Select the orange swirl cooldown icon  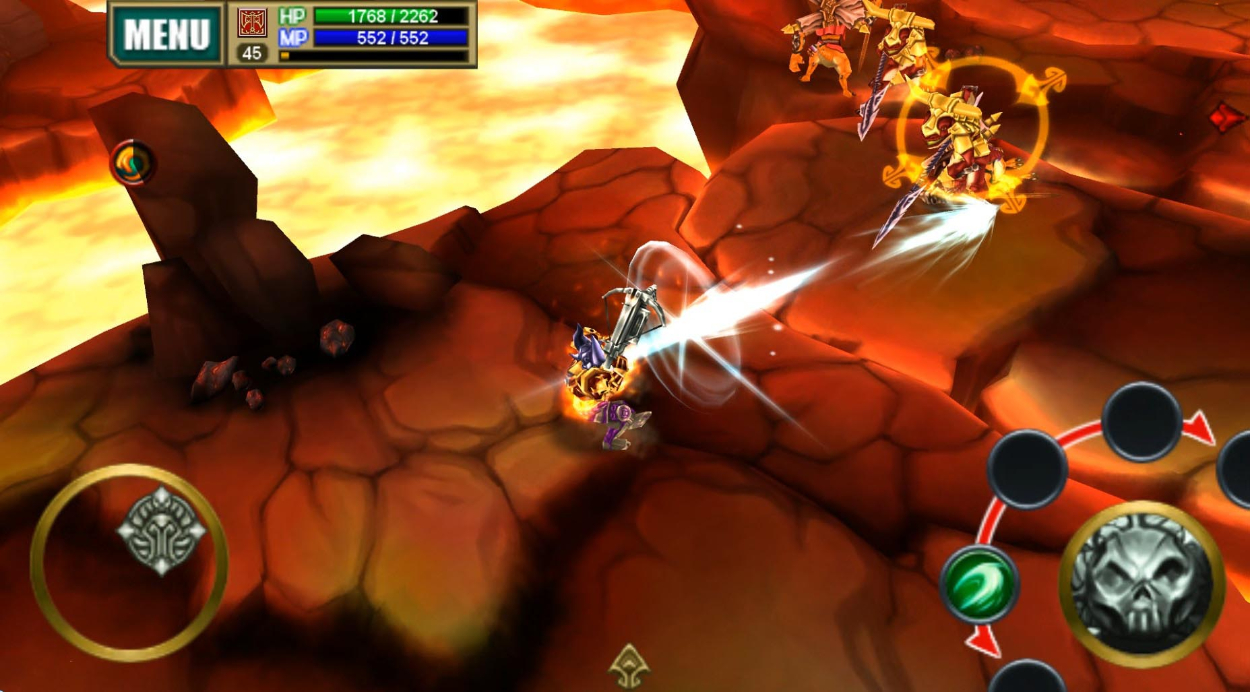(132, 162)
